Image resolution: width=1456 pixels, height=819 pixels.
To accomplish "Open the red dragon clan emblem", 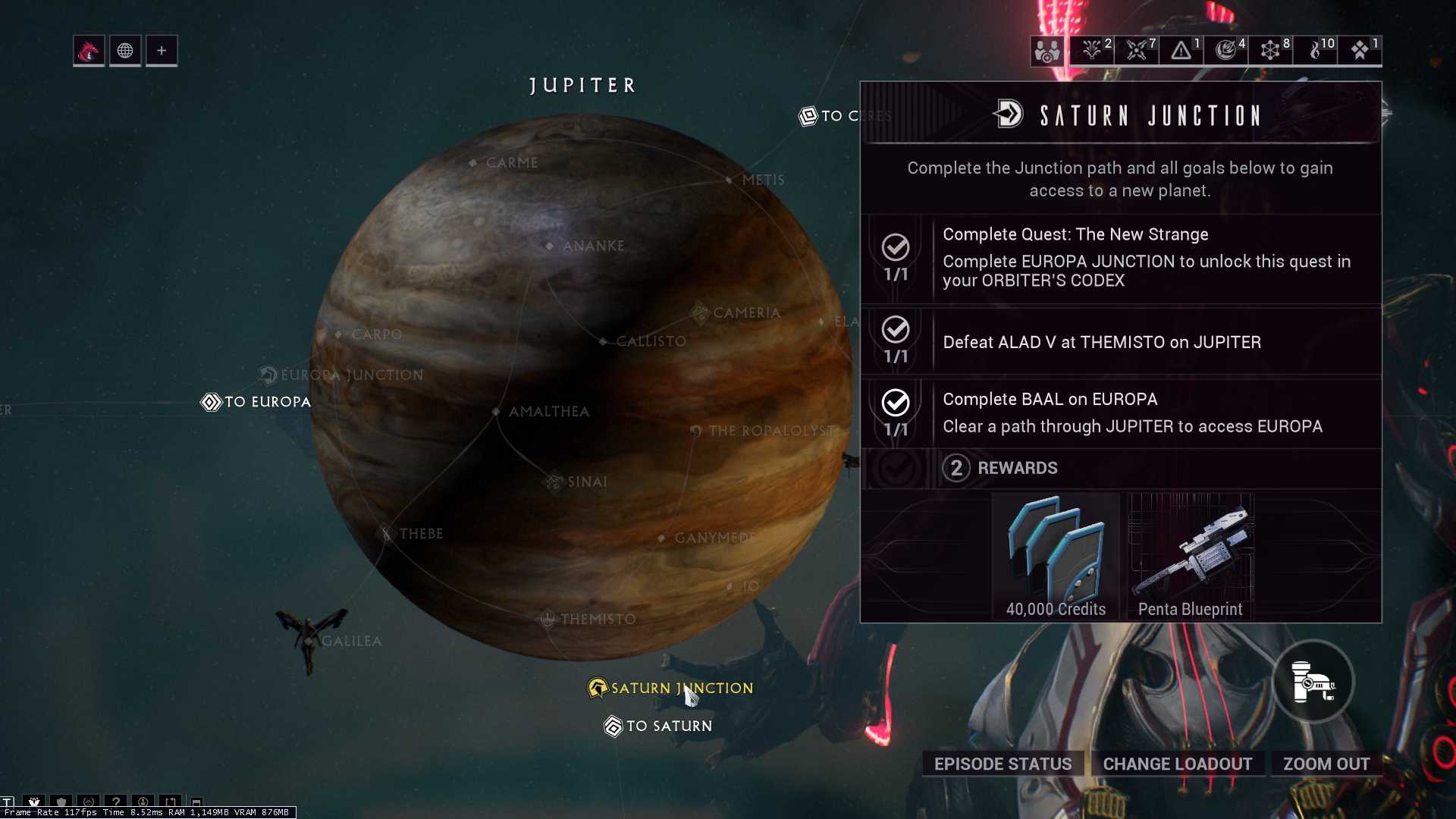I will (x=89, y=50).
